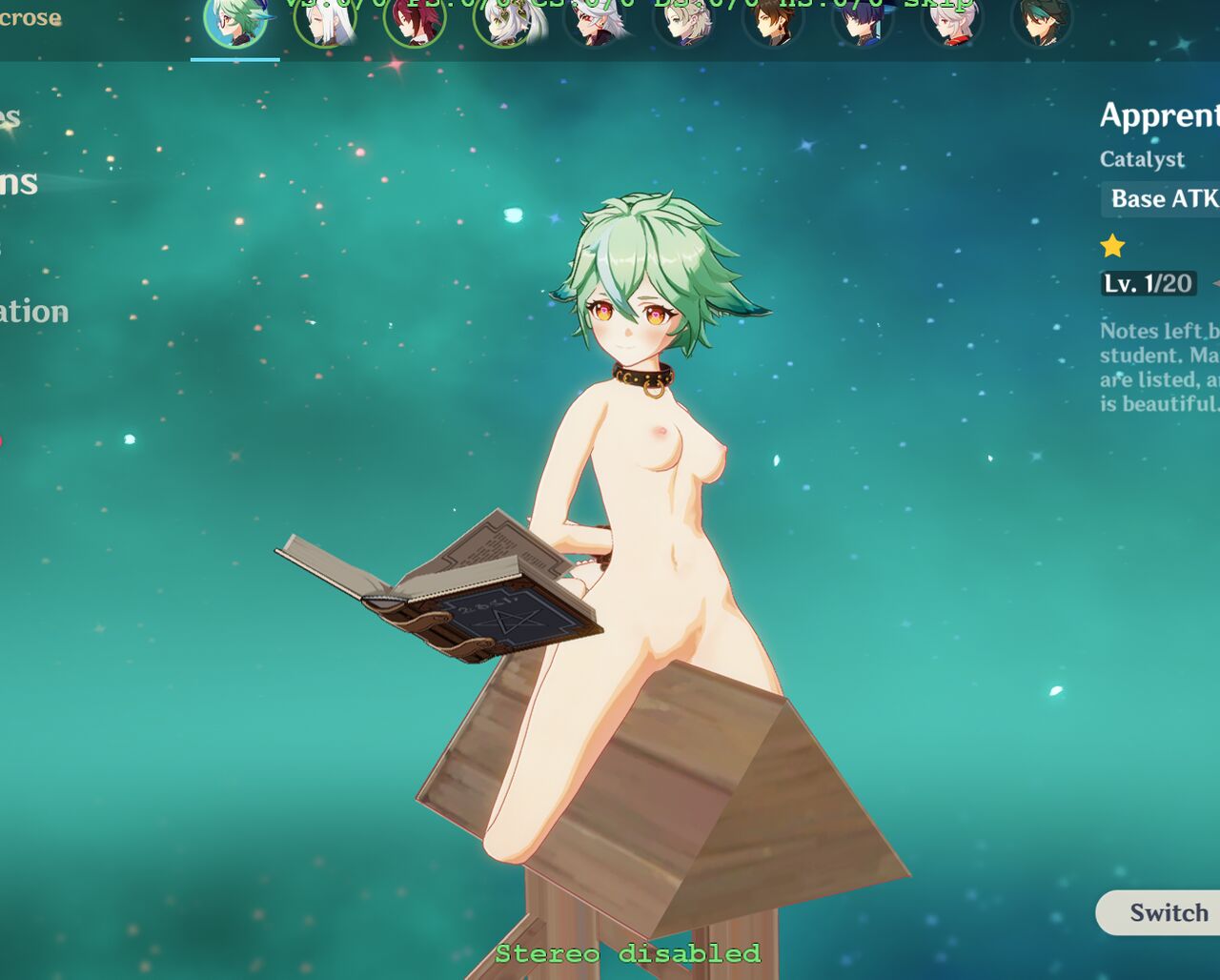Viewport: 1220px width, 980px height.
Task: Pick the dark-blue-haired character portrait
Action: [x=863, y=22]
